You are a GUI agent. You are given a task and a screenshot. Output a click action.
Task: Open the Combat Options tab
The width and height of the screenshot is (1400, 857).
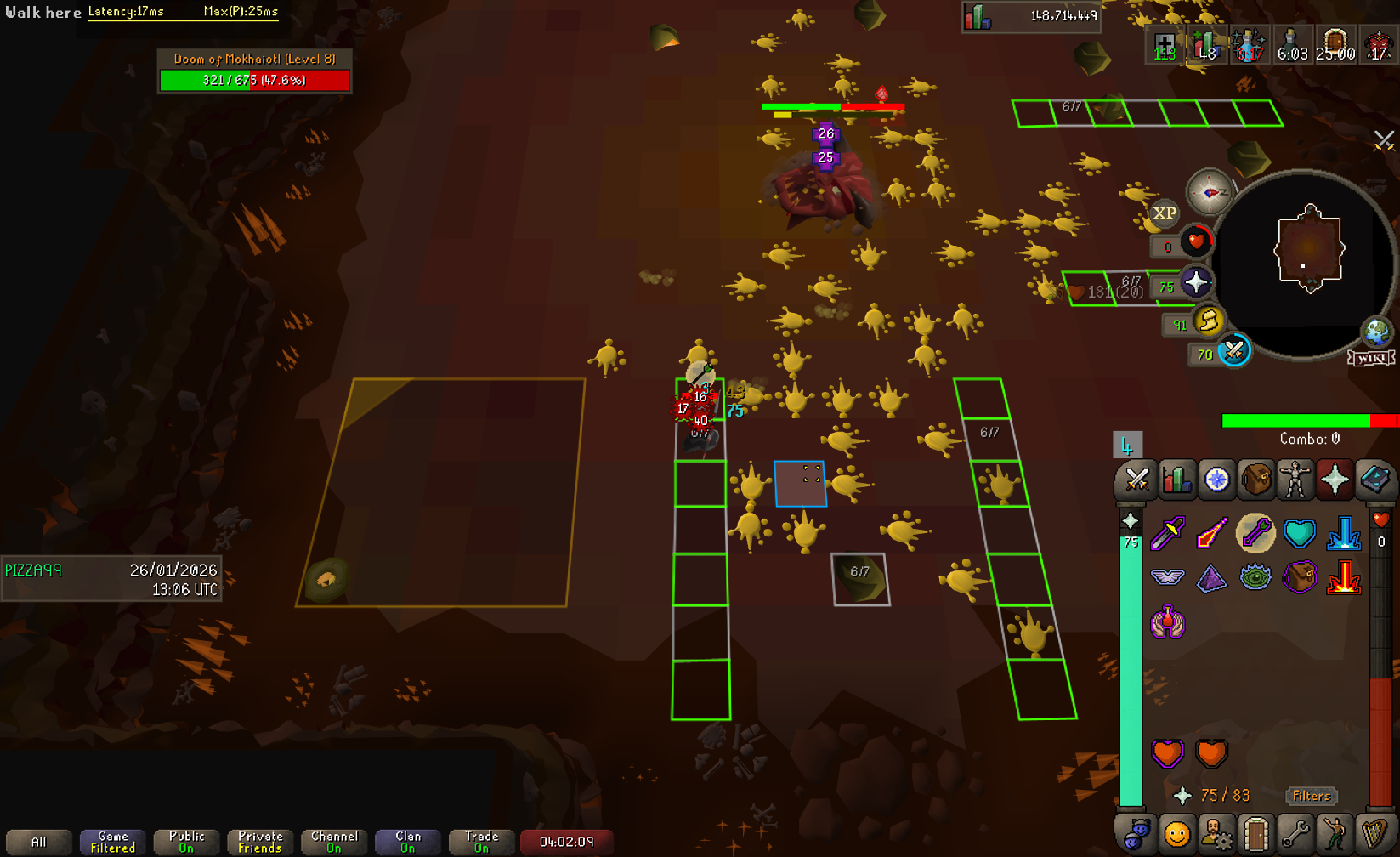[x=1136, y=480]
